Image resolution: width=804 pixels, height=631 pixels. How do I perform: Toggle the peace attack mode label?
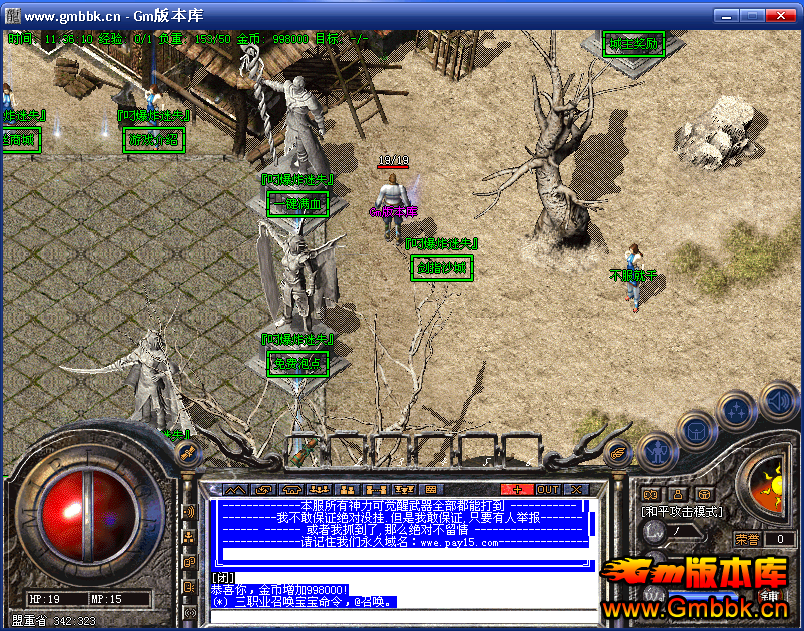(681, 511)
